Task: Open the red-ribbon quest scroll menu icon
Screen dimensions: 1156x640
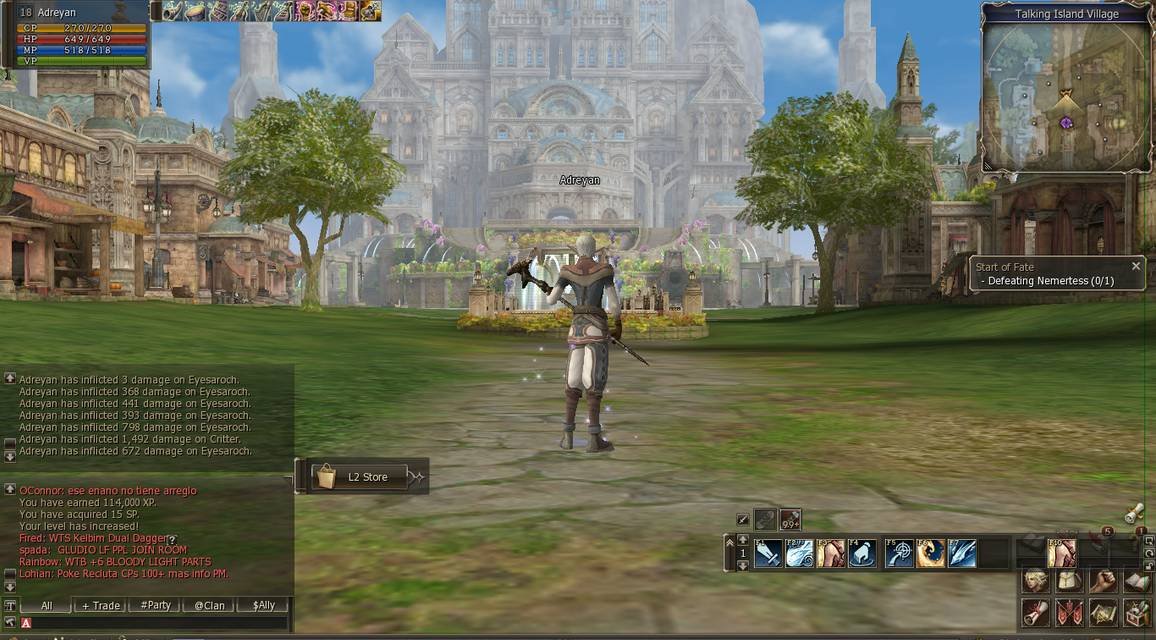Action: click(1036, 613)
